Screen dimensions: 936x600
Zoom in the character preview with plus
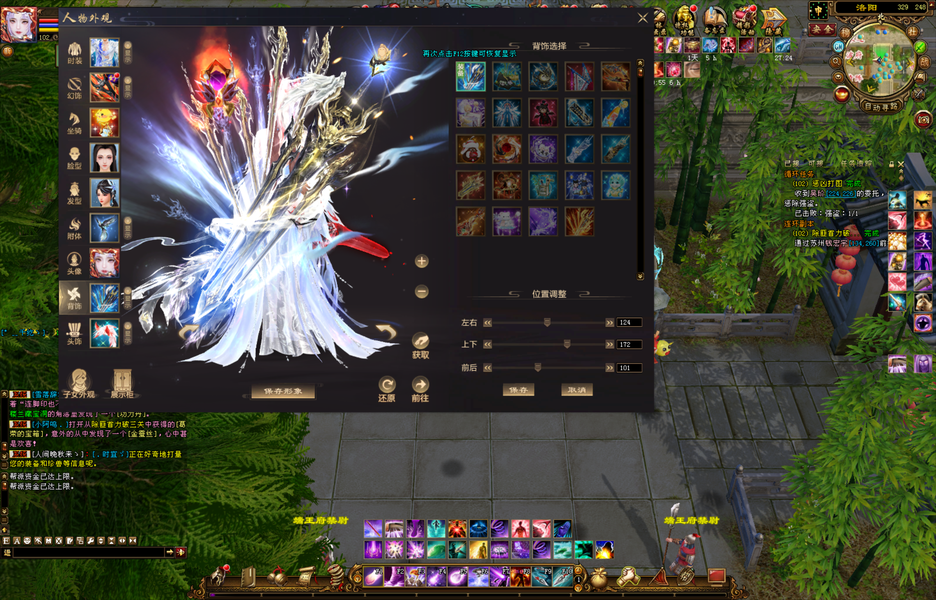422,261
